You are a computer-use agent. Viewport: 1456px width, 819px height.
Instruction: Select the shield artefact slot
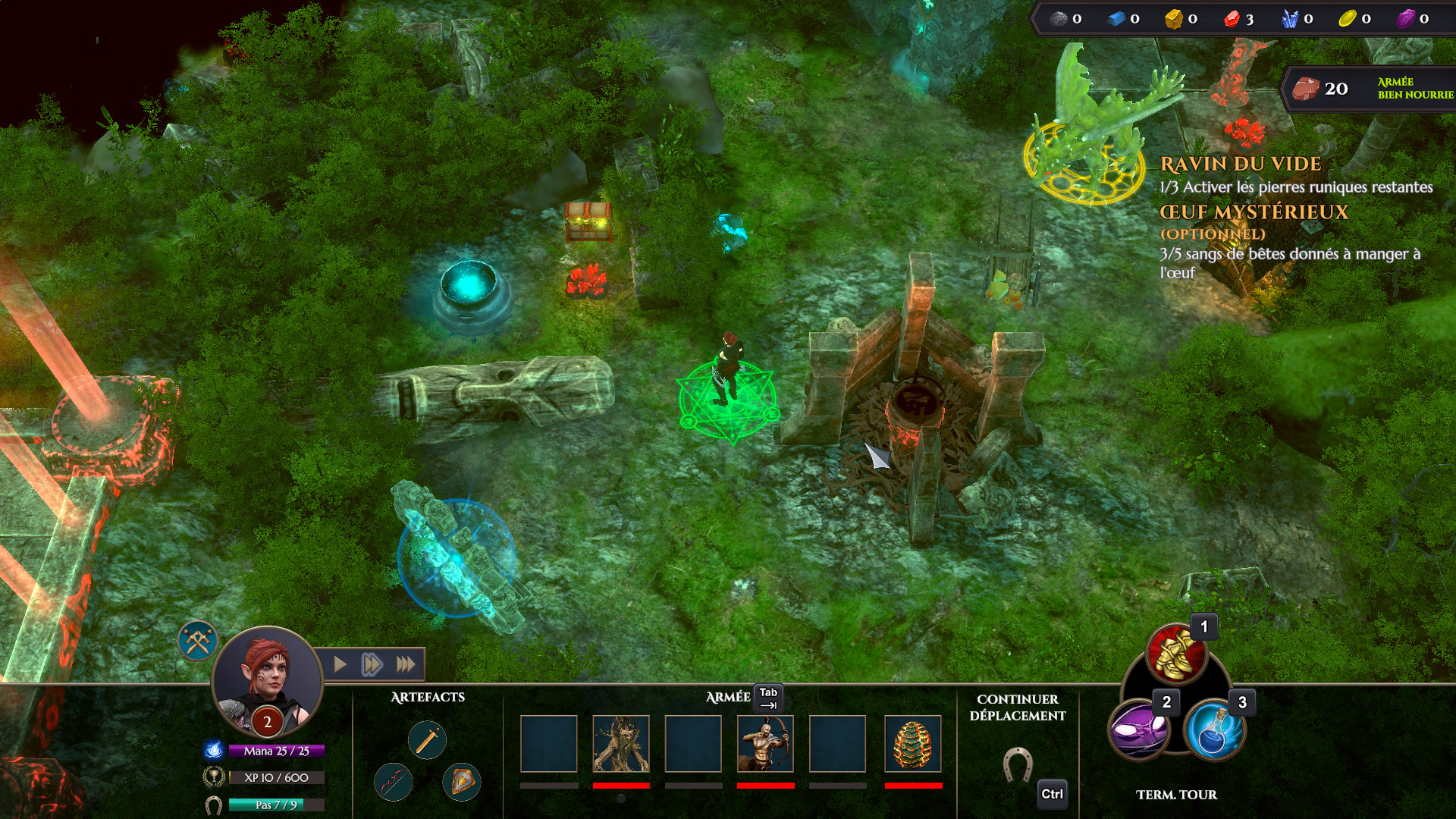pyautogui.click(x=462, y=782)
